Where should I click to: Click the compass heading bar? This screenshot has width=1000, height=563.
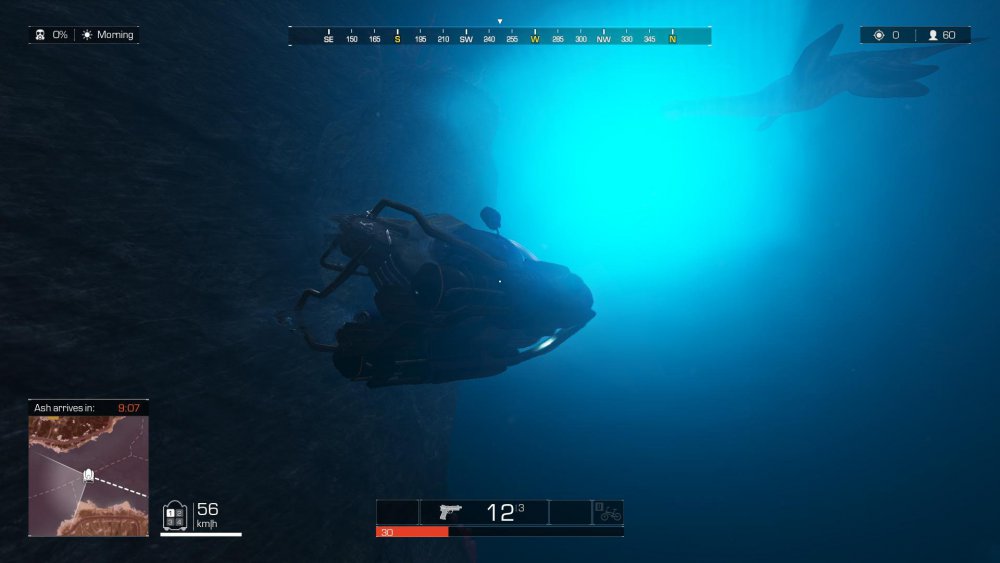[x=500, y=37]
